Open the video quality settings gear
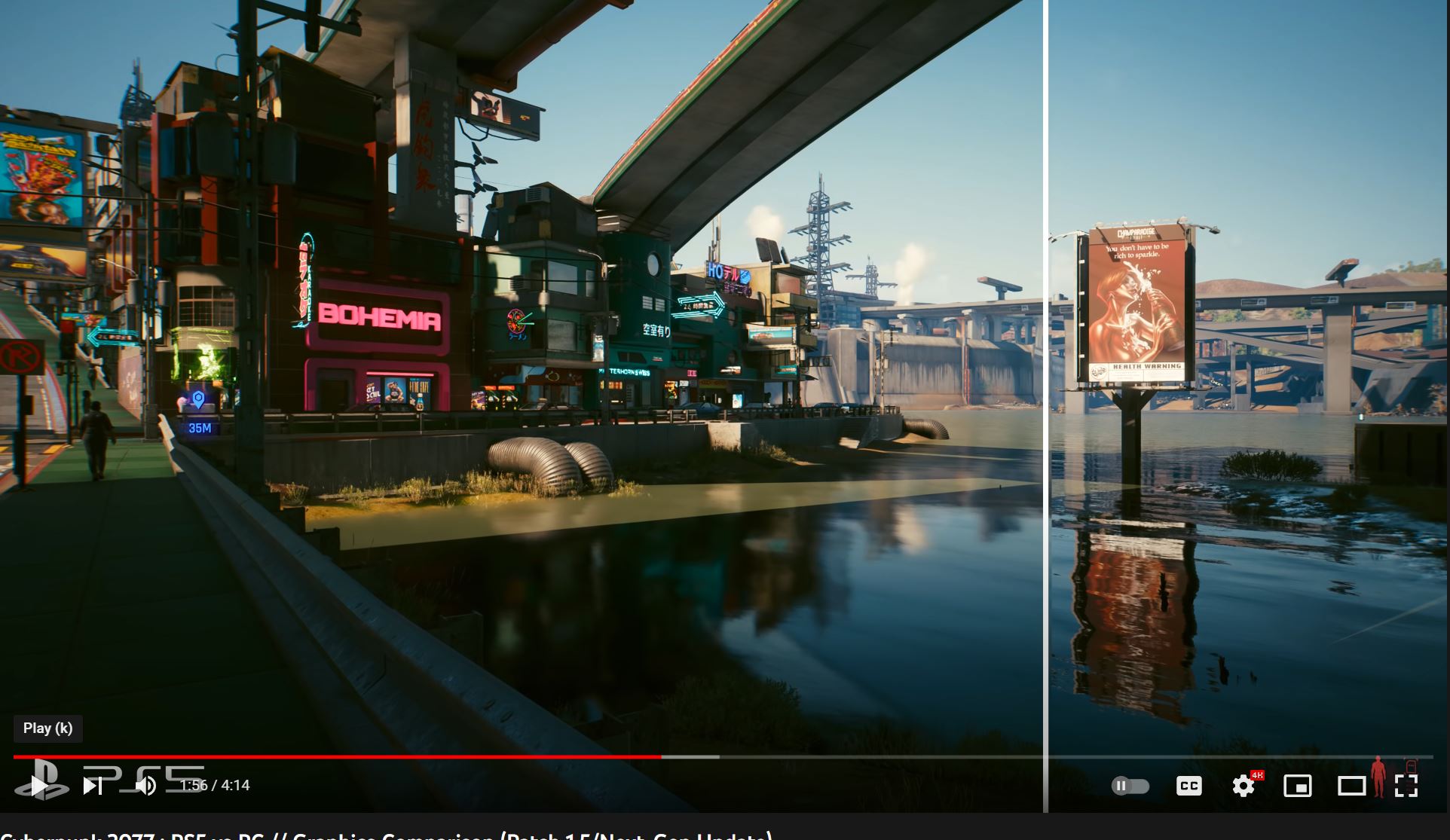This screenshot has height=840, width=1450. (x=1244, y=786)
